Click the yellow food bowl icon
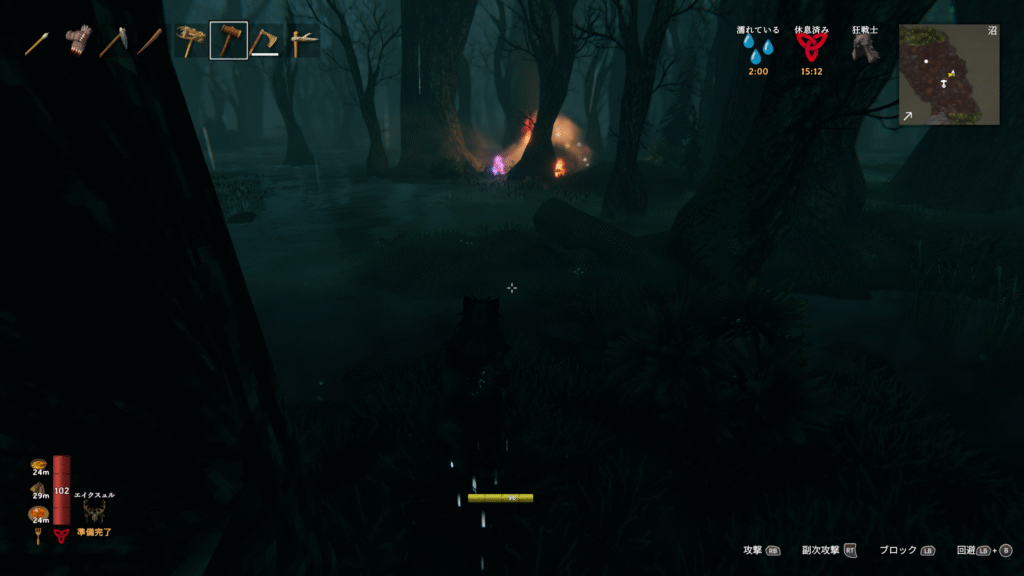This screenshot has height=576, width=1024. [x=38, y=465]
